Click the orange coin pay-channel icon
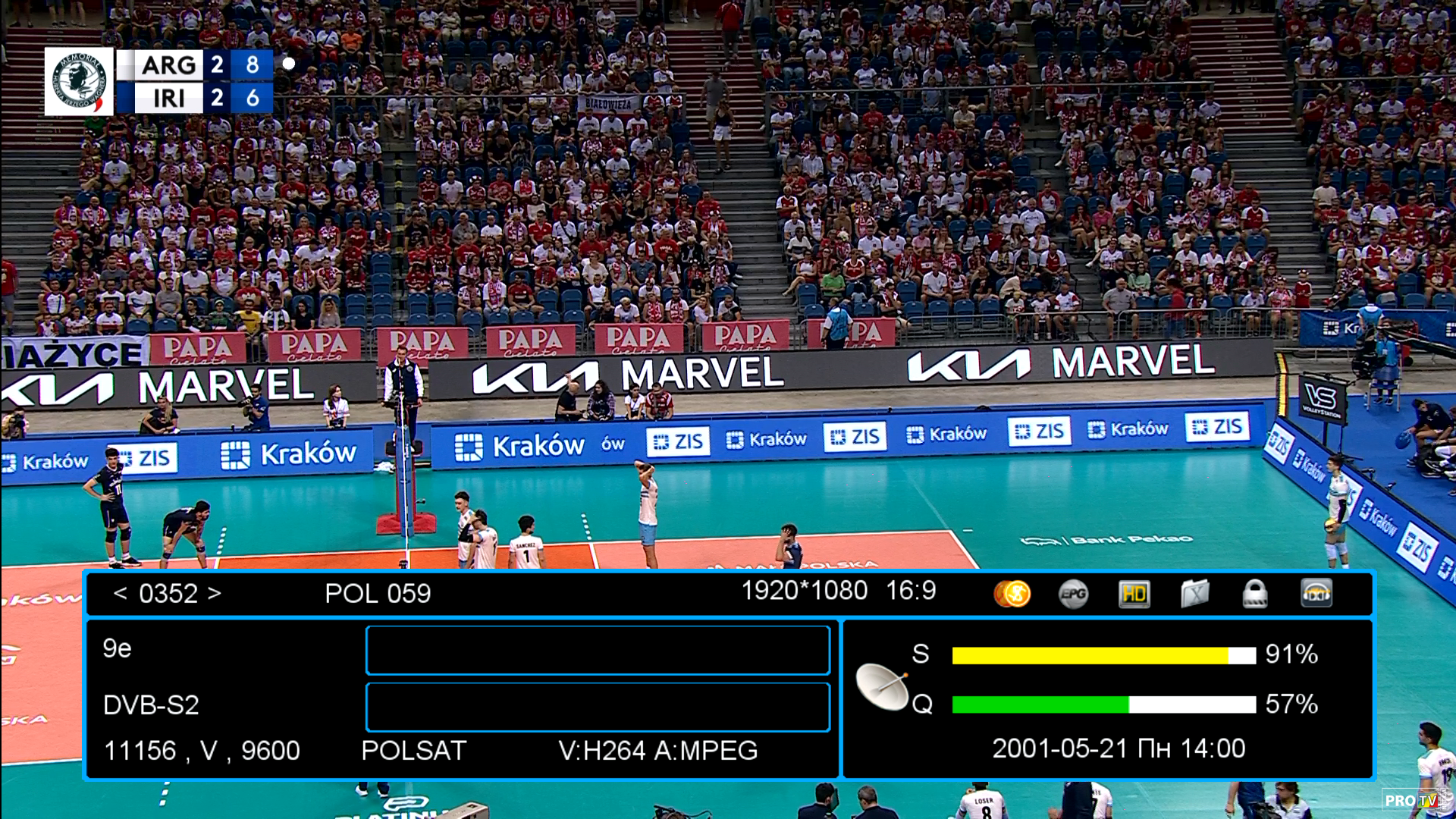 [1012, 594]
